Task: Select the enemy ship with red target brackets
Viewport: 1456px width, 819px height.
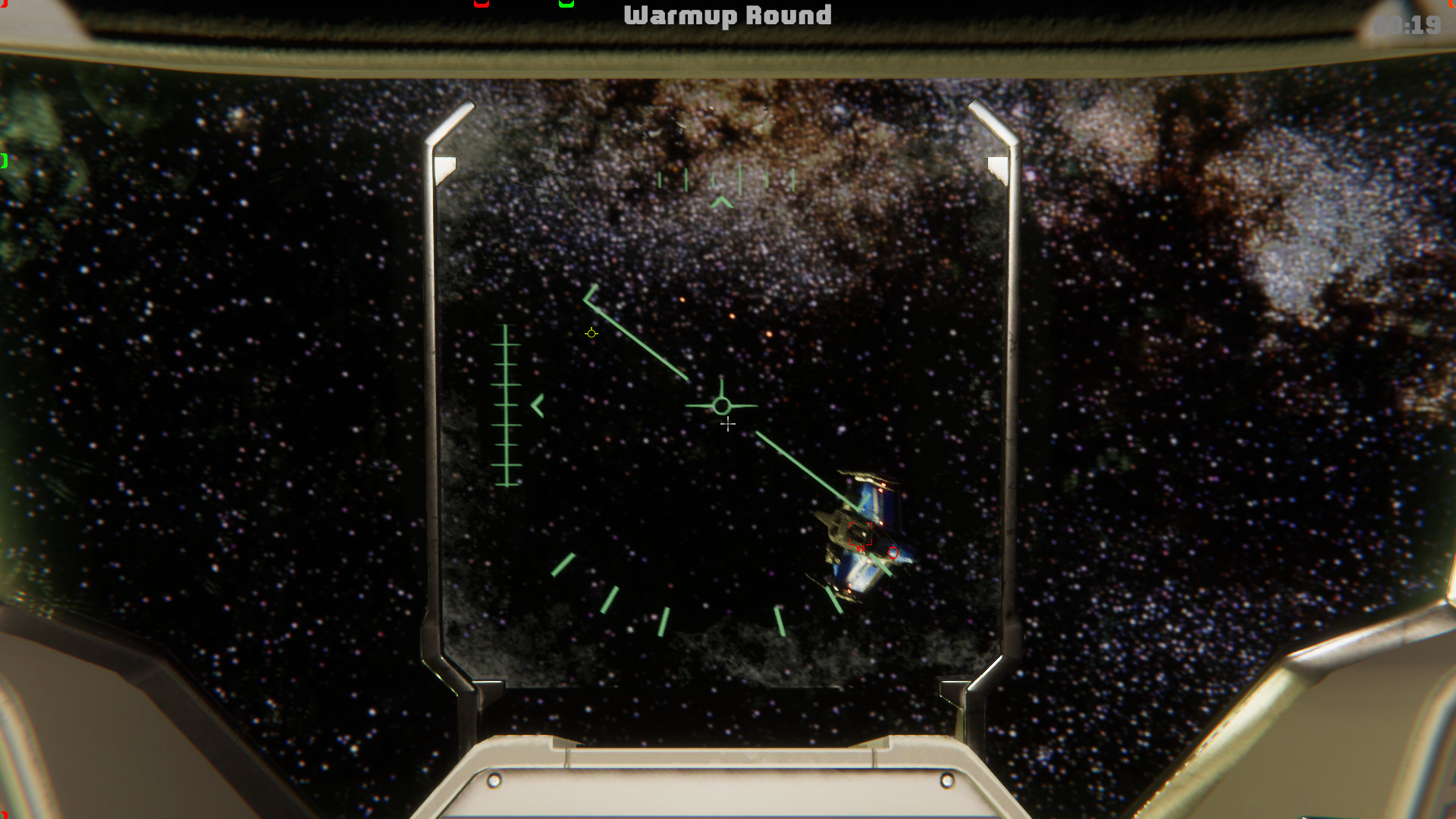Action: pos(861,534)
